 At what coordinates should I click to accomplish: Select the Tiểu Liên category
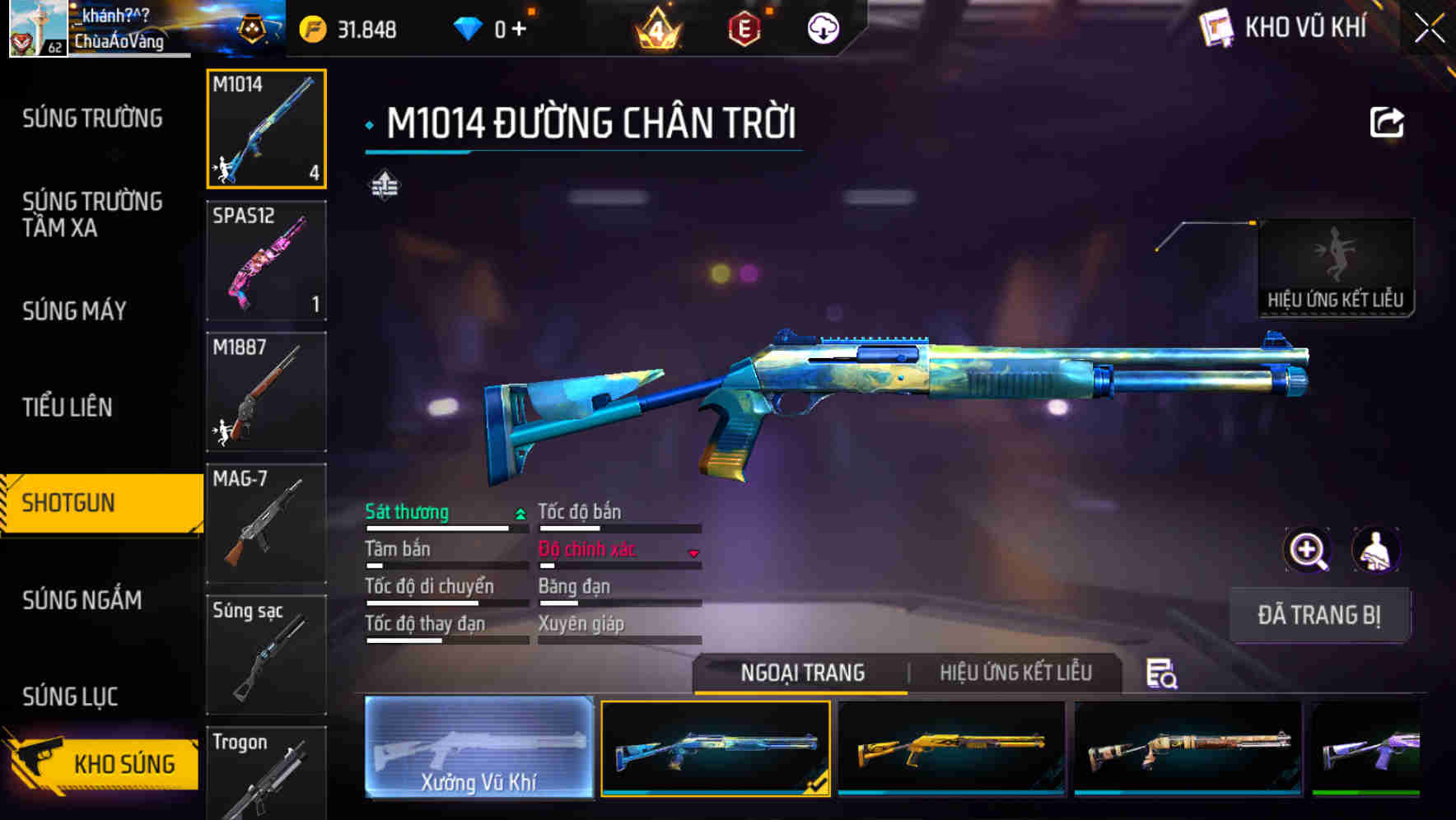click(x=68, y=407)
